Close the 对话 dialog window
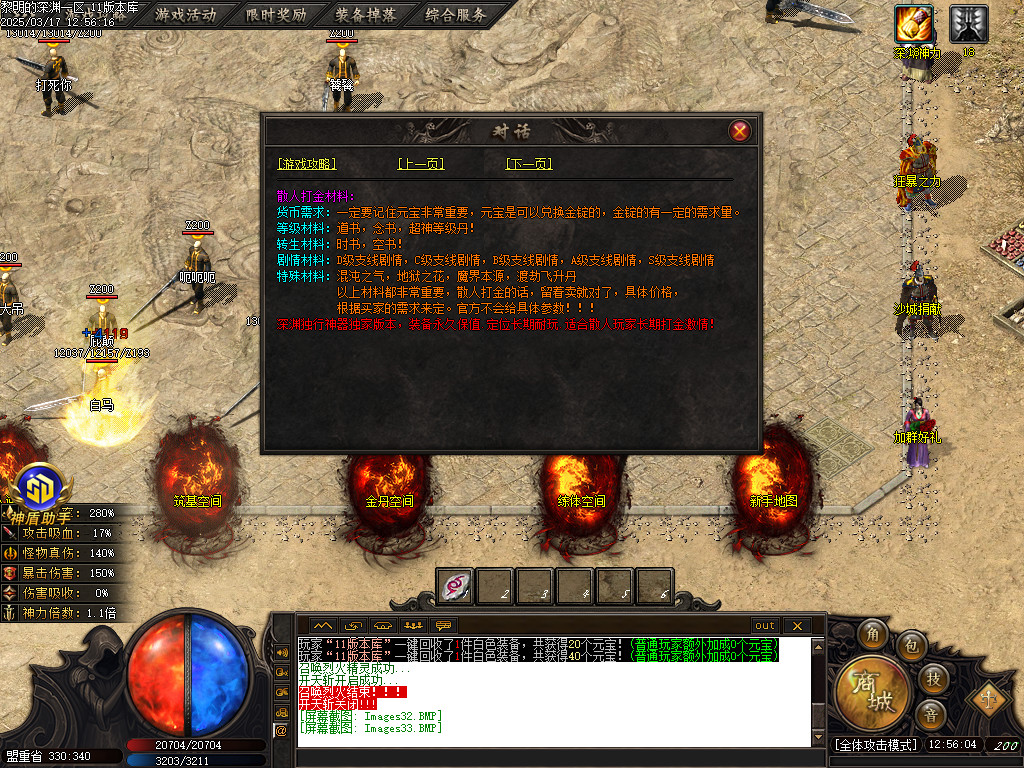 click(x=739, y=131)
